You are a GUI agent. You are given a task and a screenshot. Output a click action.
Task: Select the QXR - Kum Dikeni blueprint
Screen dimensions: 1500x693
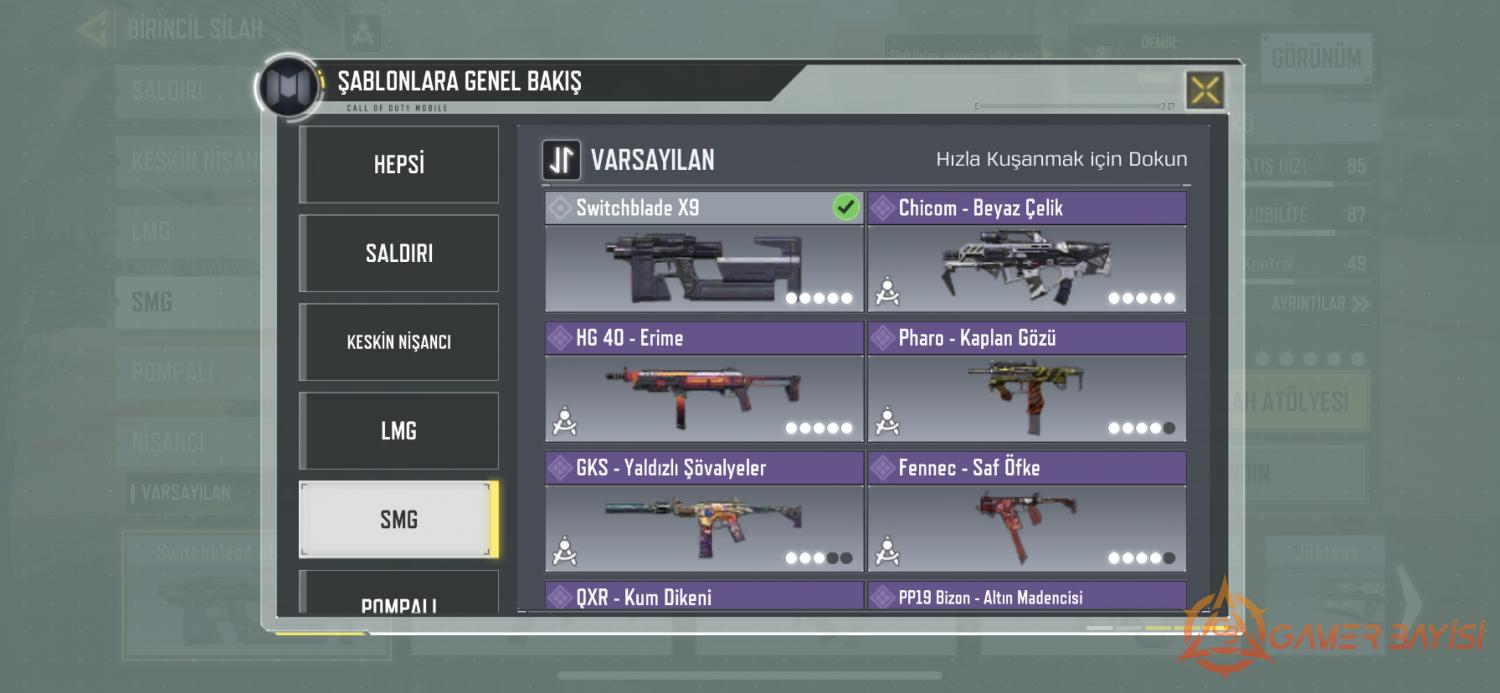[703, 597]
